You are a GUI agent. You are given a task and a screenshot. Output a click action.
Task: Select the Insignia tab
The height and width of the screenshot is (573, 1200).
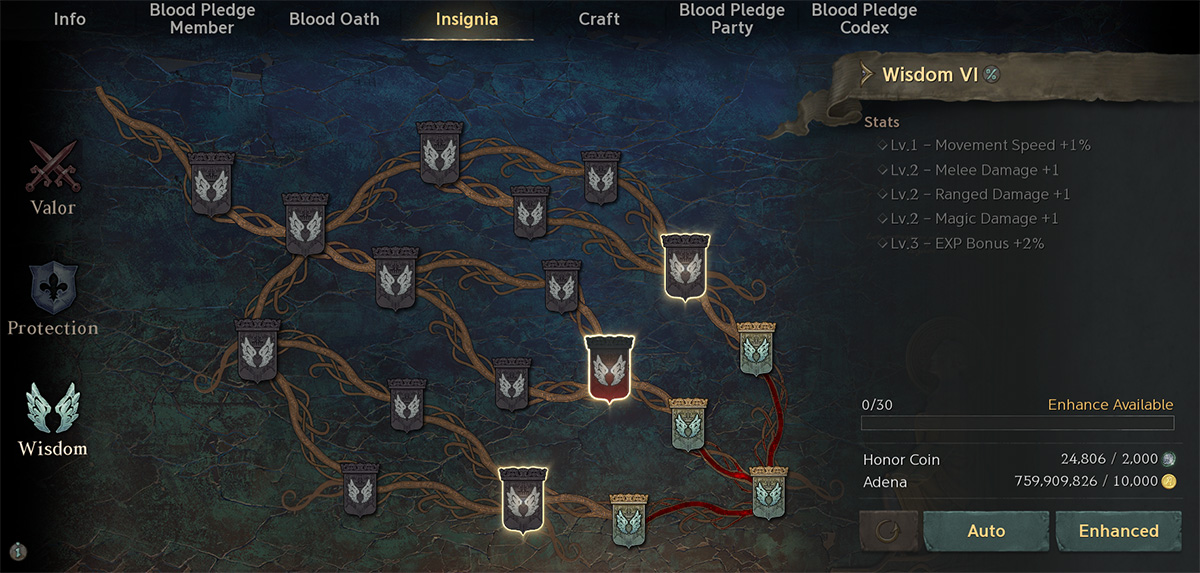tap(467, 19)
